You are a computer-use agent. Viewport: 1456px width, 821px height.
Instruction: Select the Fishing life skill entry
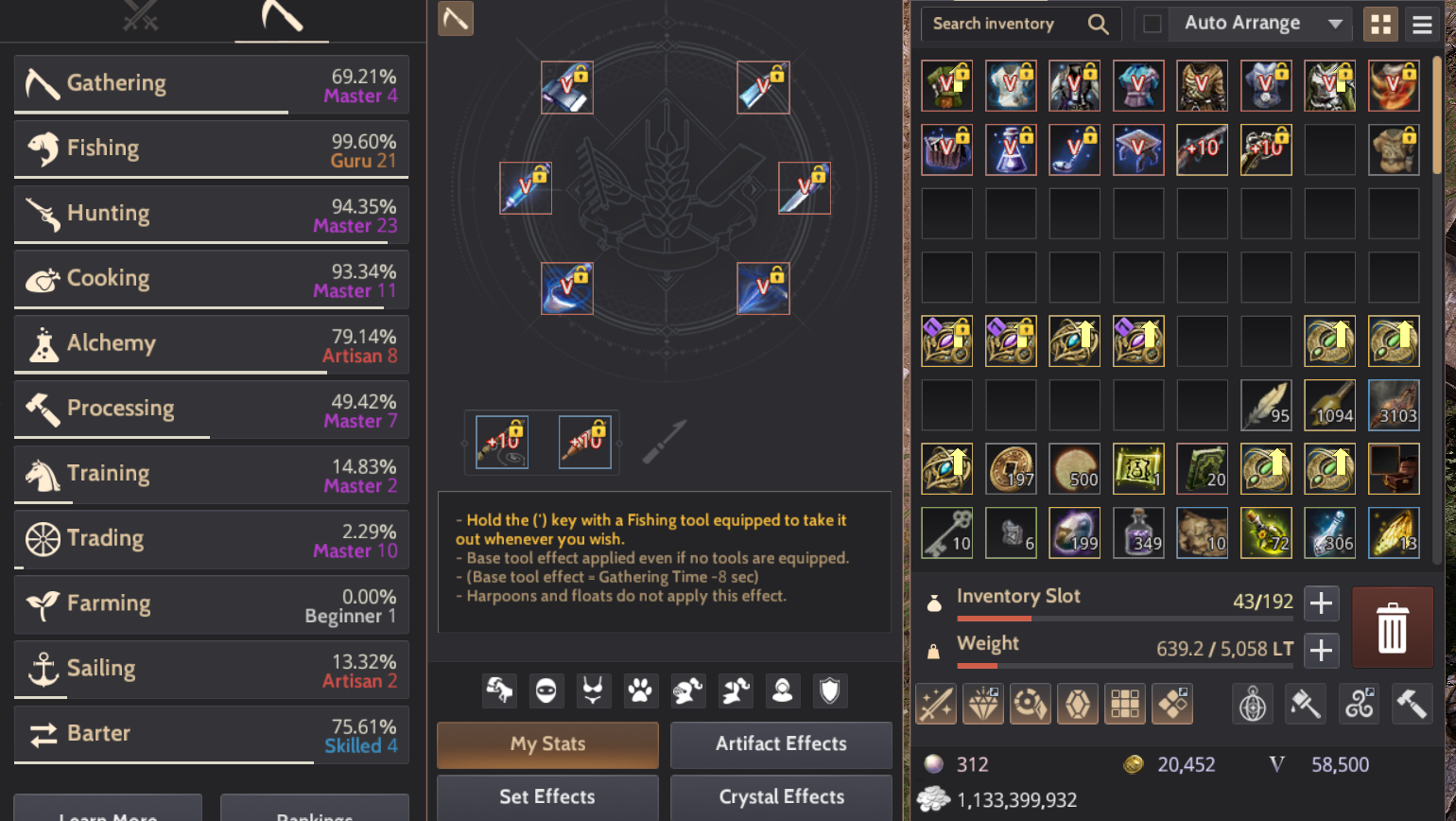pyautogui.click(x=210, y=148)
